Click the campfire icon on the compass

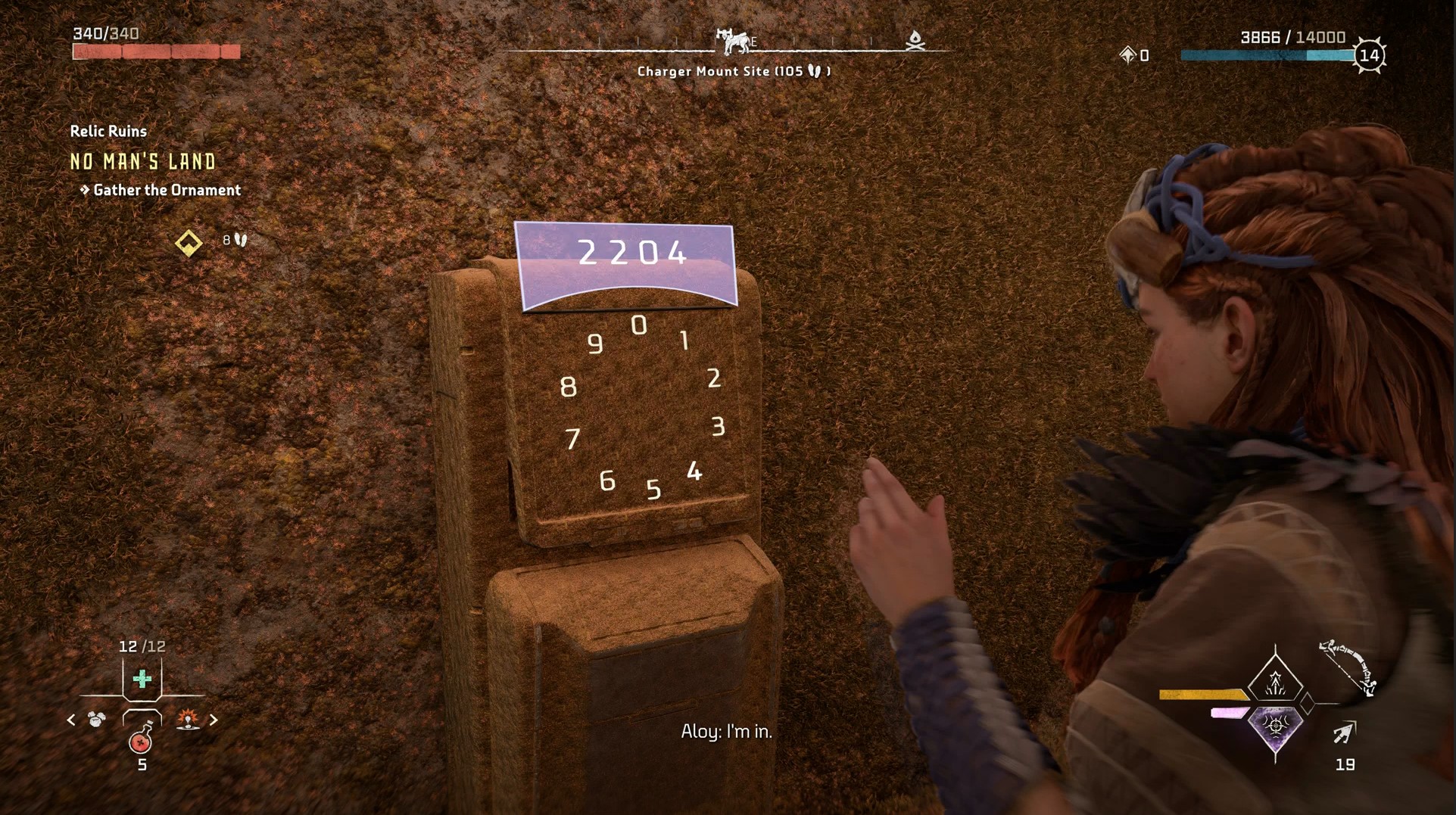coord(915,40)
